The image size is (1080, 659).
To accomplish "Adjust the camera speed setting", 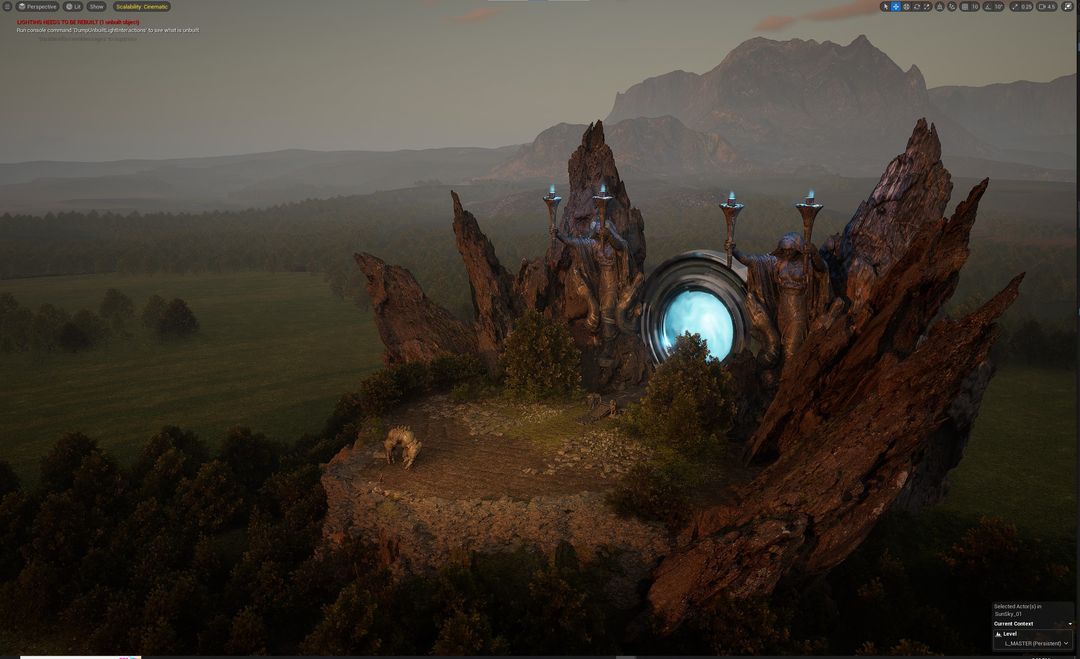I will (1047, 7).
